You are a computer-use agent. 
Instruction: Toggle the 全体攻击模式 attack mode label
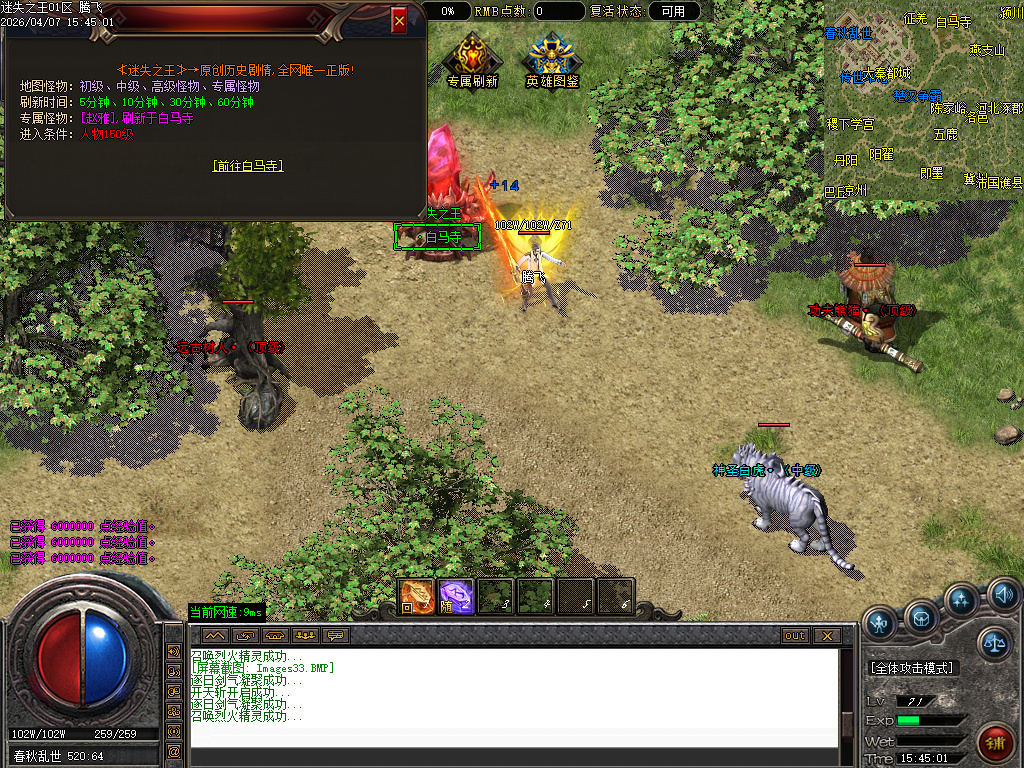pos(911,668)
